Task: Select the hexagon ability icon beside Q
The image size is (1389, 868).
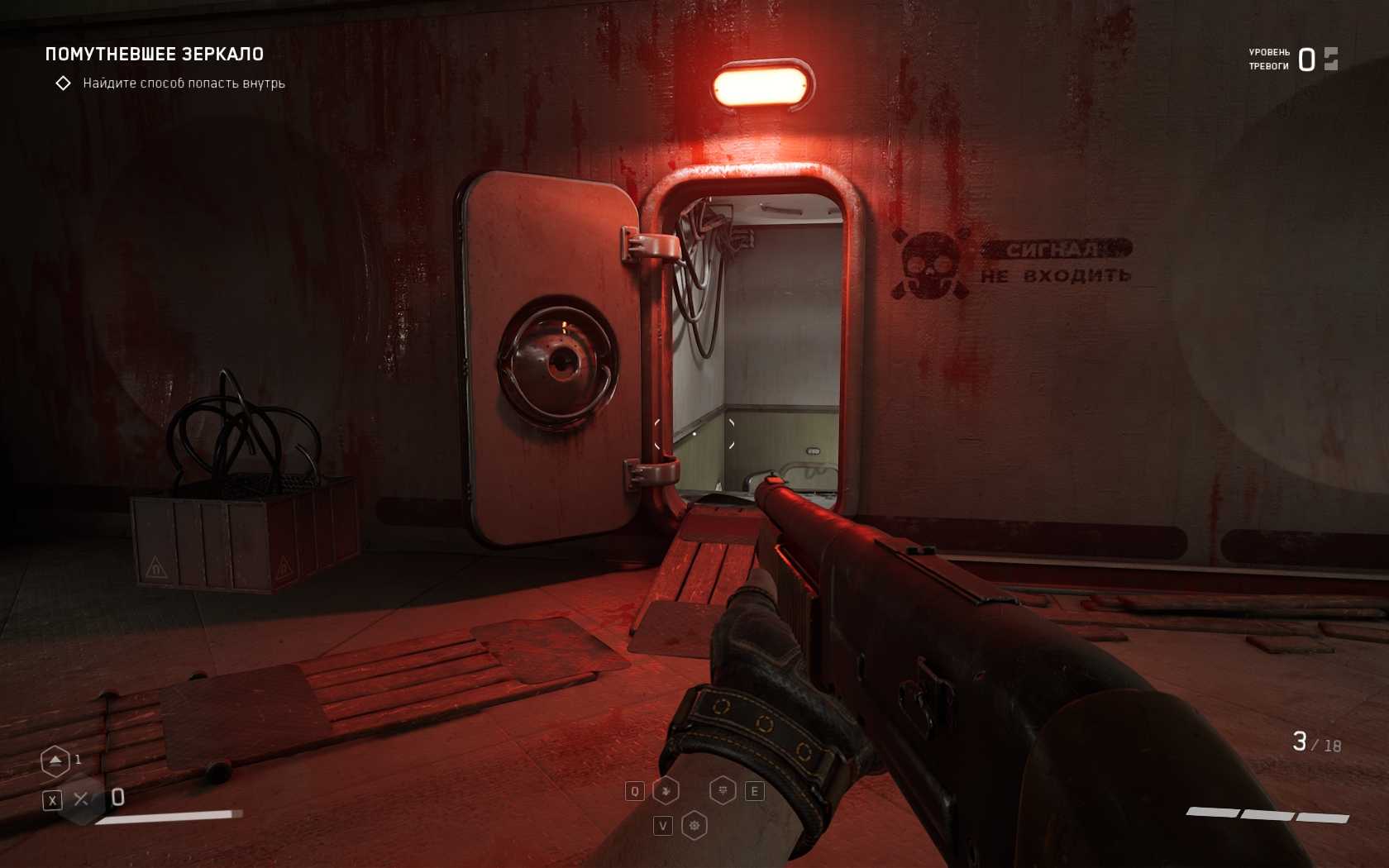Action: coord(666,791)
